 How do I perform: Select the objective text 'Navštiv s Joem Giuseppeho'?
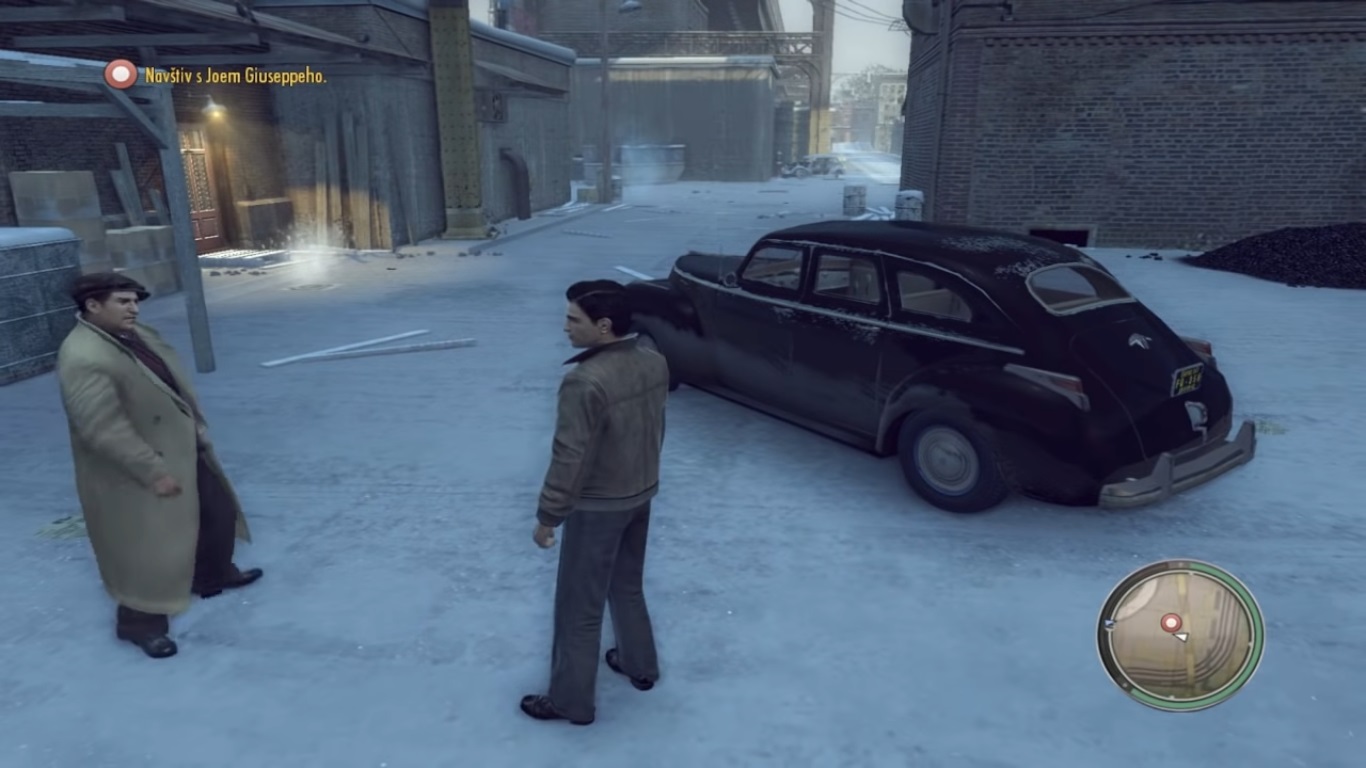[235, 76]
